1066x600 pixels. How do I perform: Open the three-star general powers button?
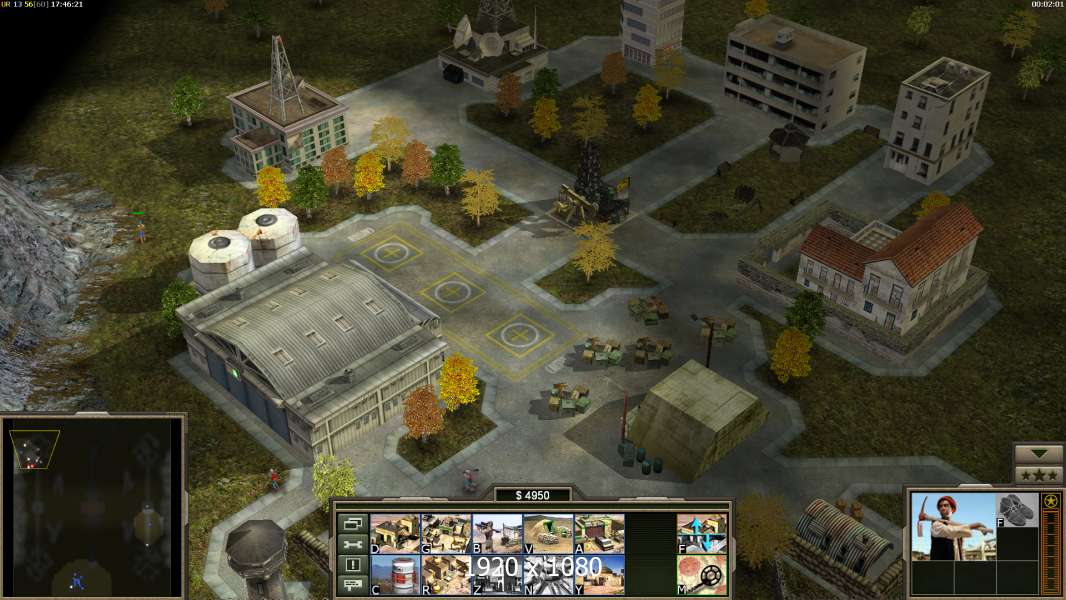pyautogui.click(x=1038, y=475)
